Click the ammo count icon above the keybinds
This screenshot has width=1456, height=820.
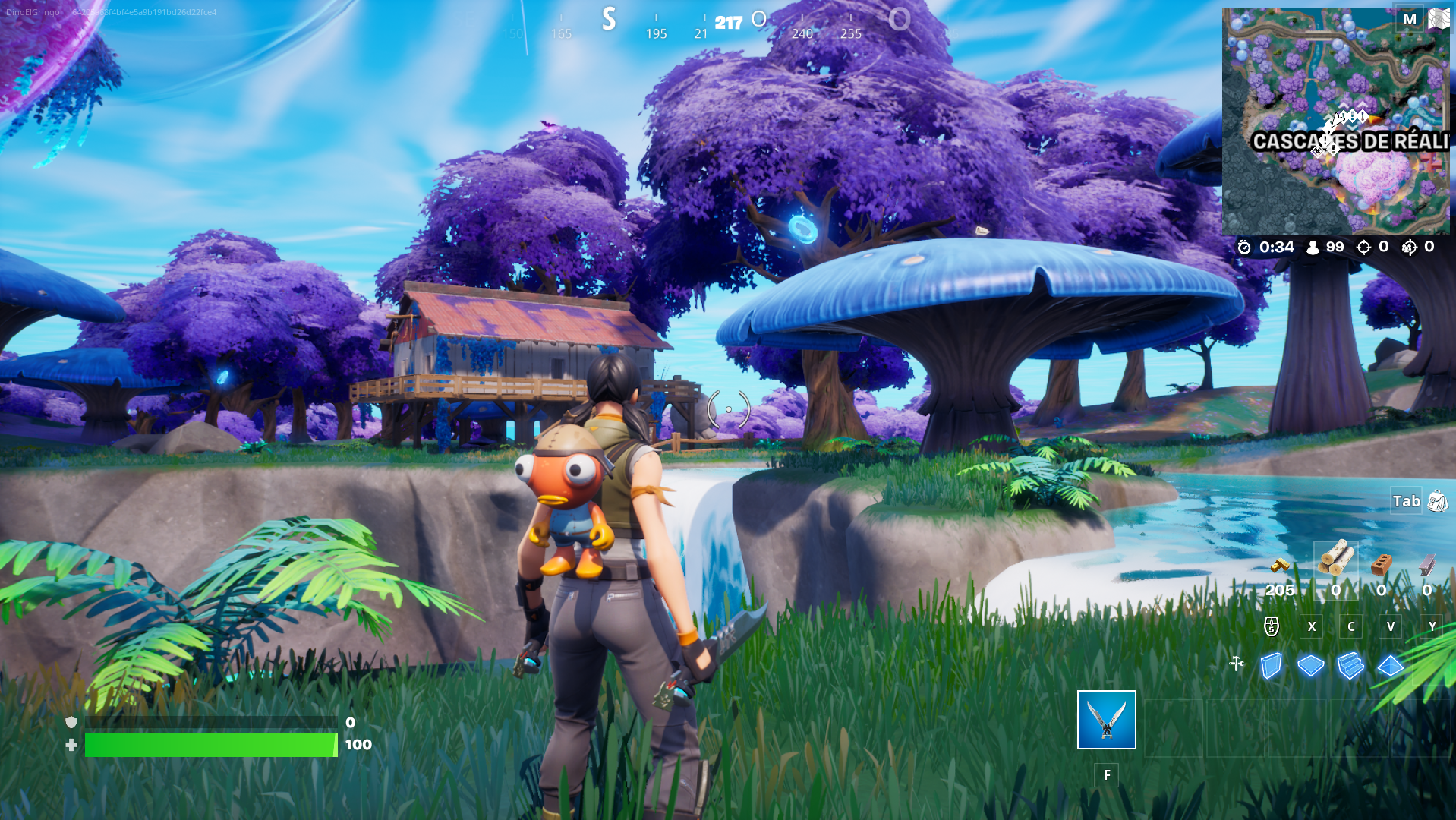1271,626
